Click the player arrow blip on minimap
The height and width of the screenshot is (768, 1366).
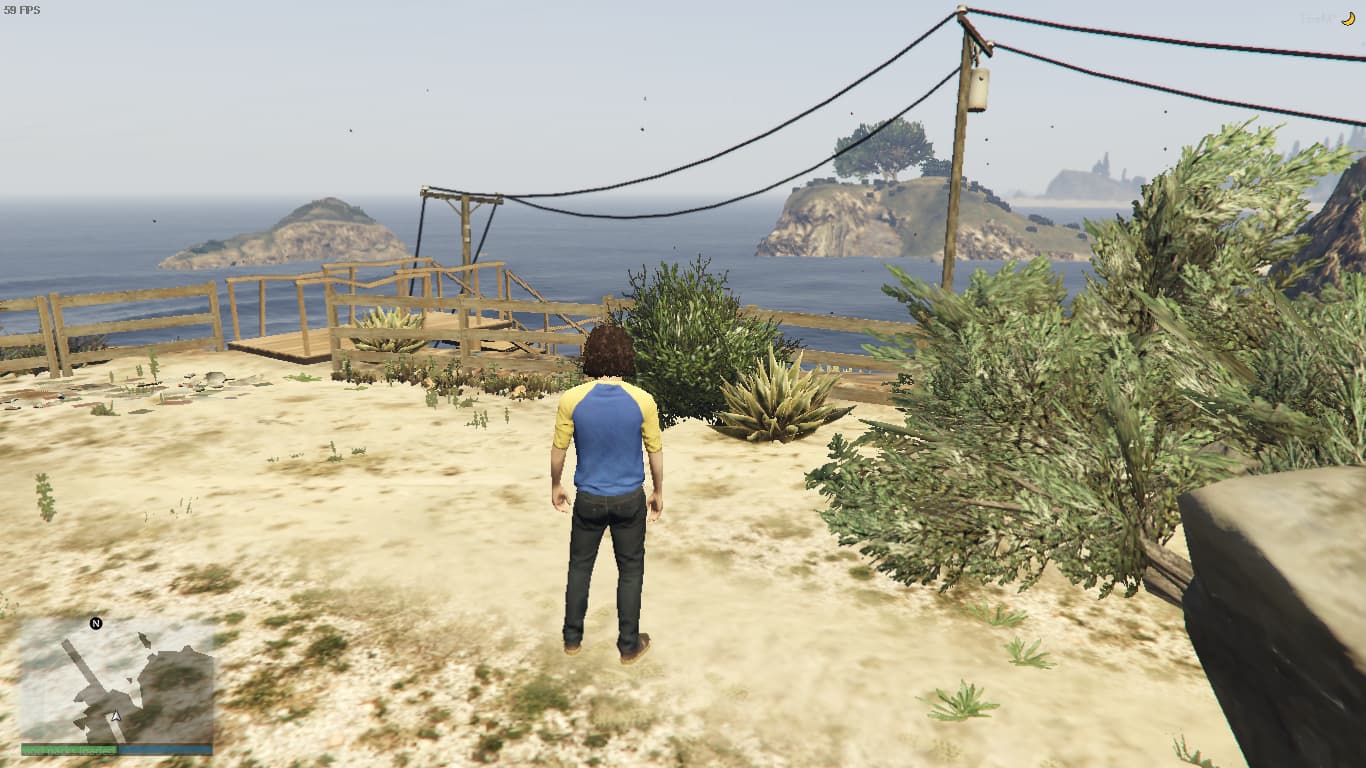click(115, 716)
